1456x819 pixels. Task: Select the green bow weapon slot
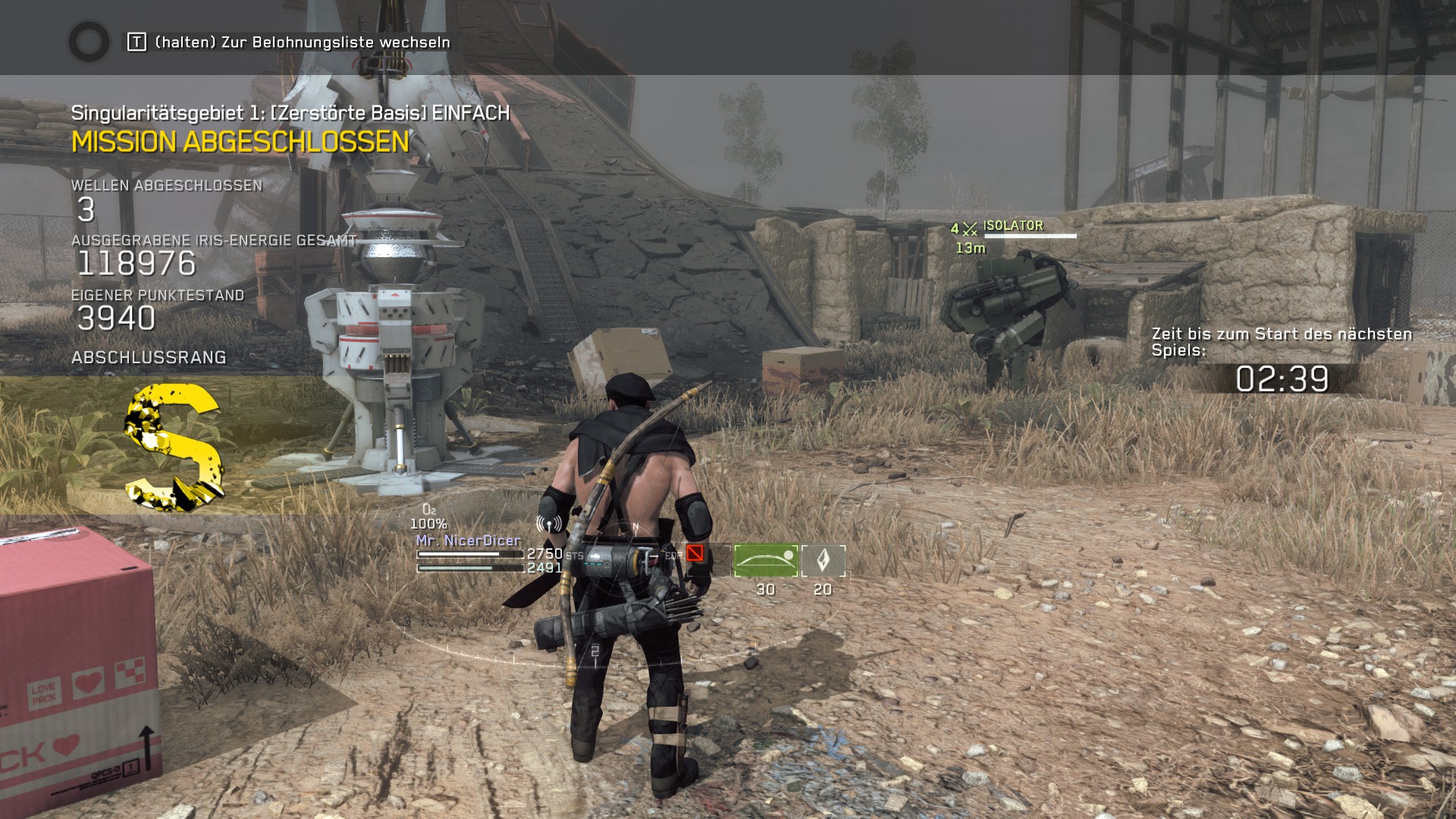(x=765, y=560)
